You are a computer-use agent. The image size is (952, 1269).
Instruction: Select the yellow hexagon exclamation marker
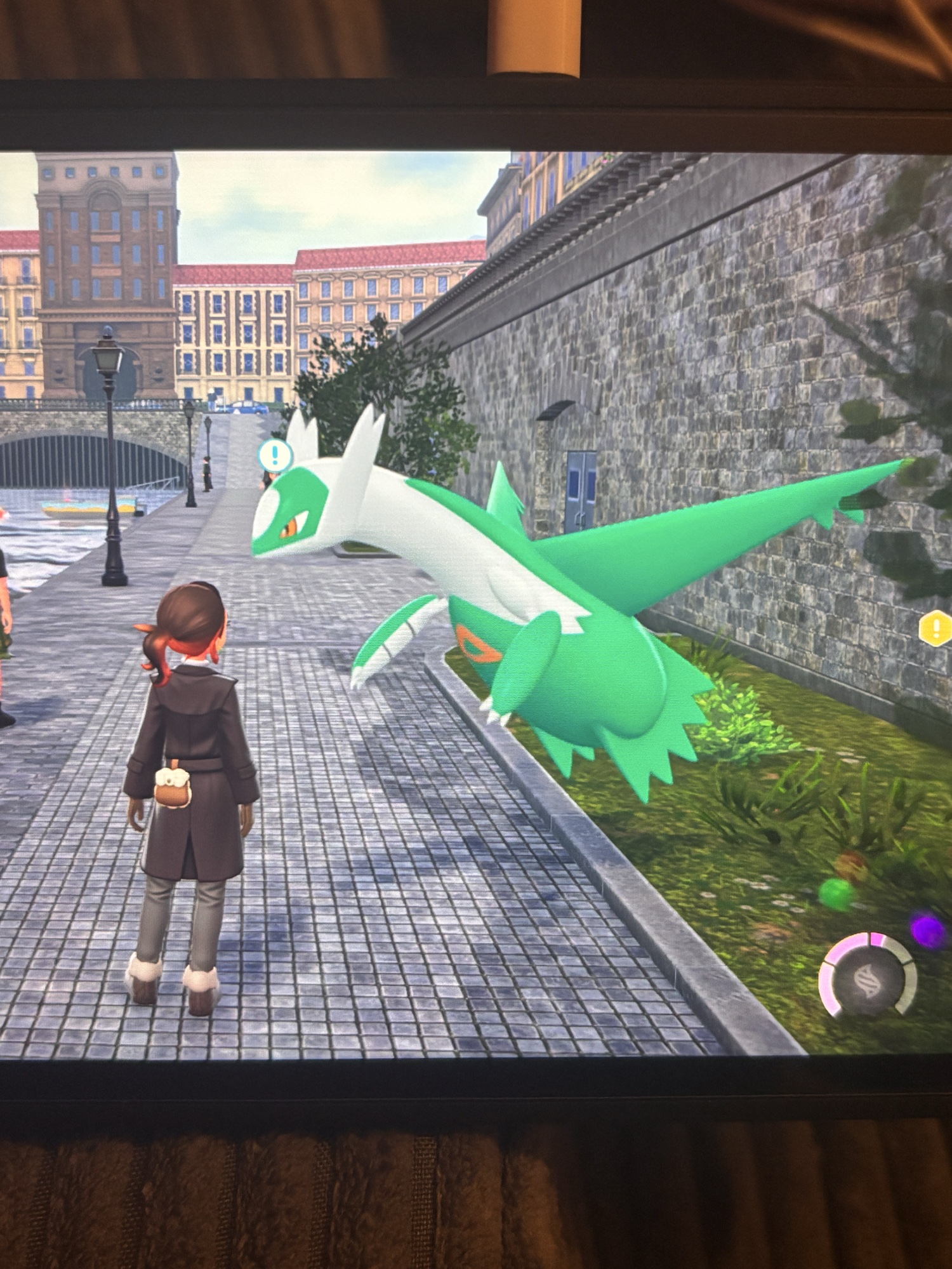tap(935, 628)
